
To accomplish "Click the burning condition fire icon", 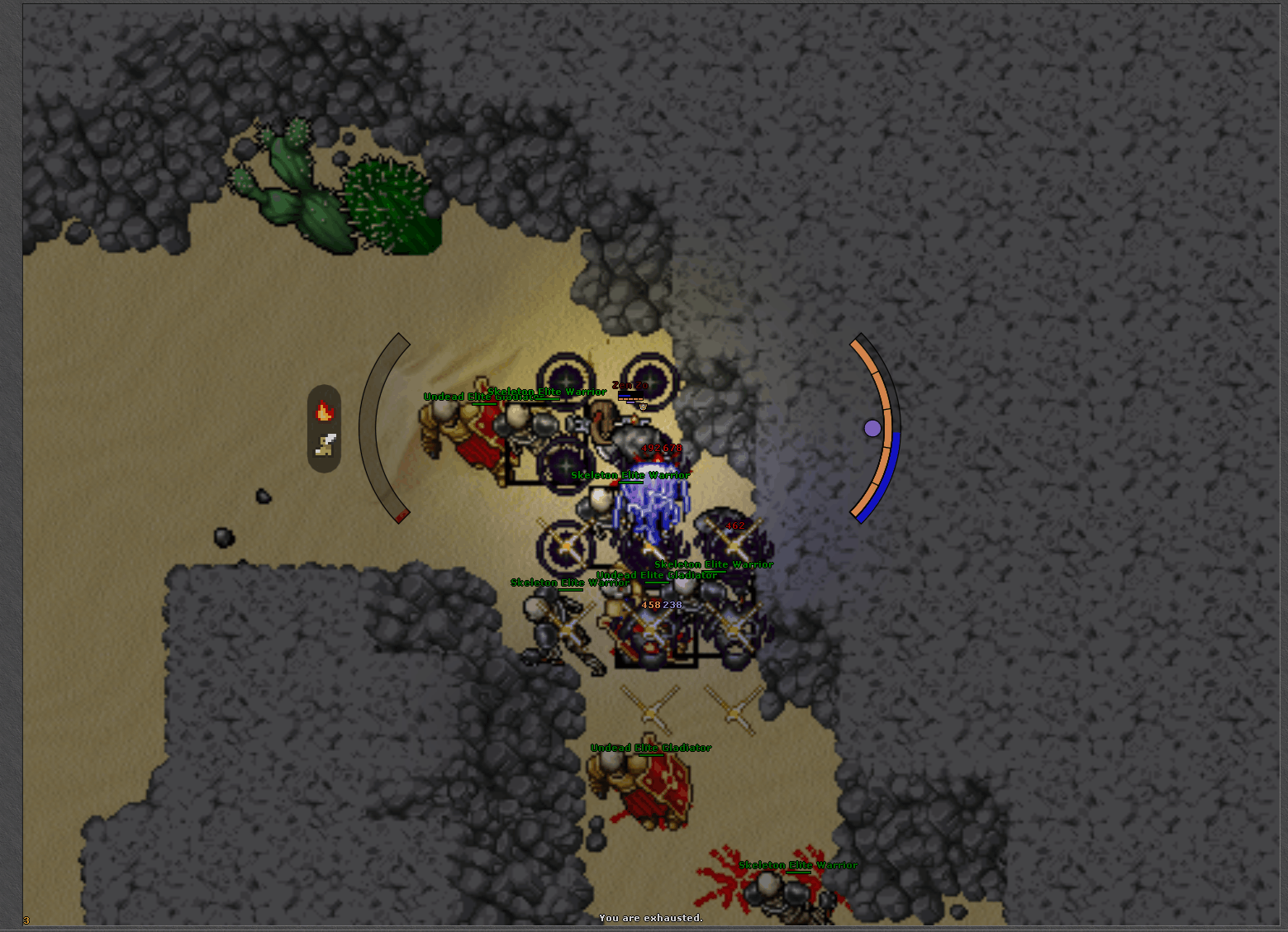I will [325, 411].
